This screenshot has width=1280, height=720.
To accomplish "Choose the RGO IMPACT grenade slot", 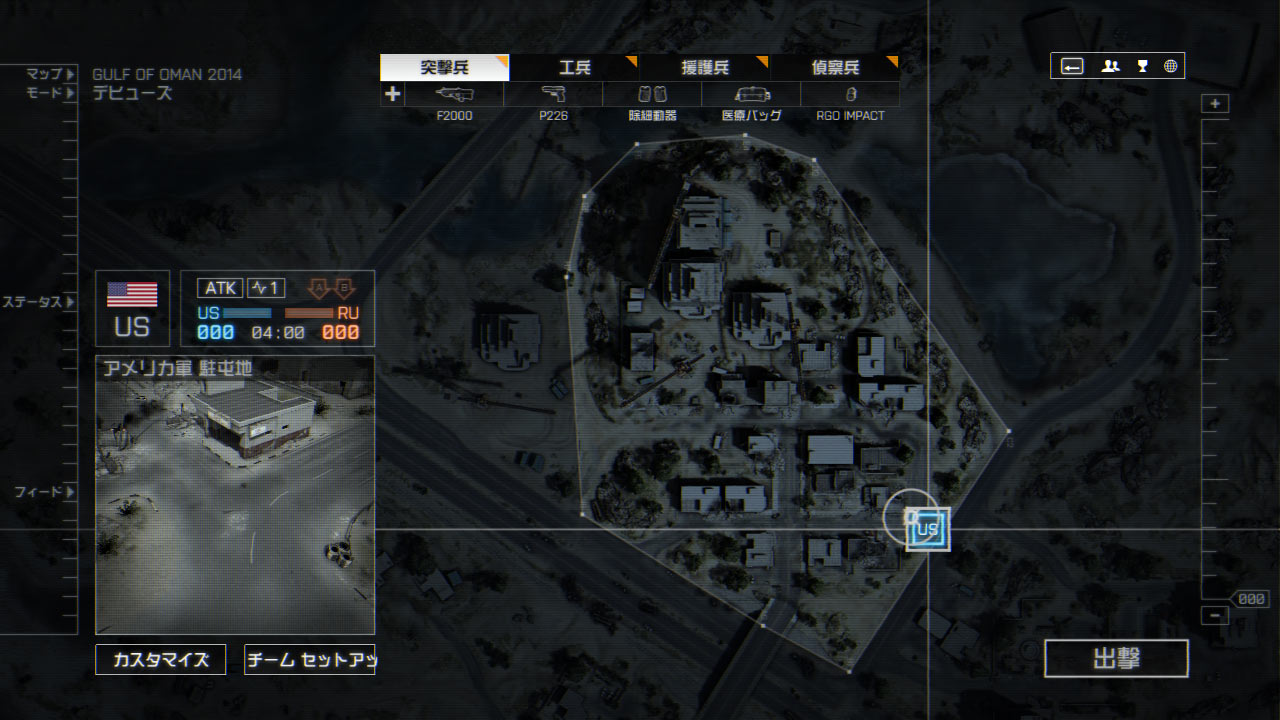I will coord(850,95).
